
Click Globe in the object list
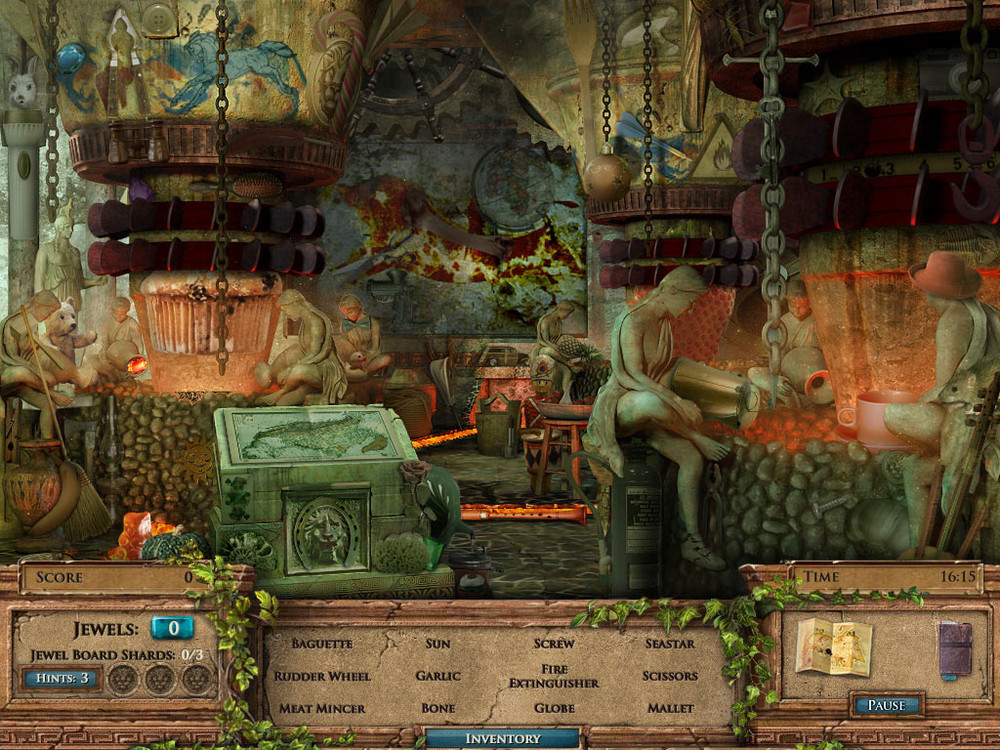(554, 708)
